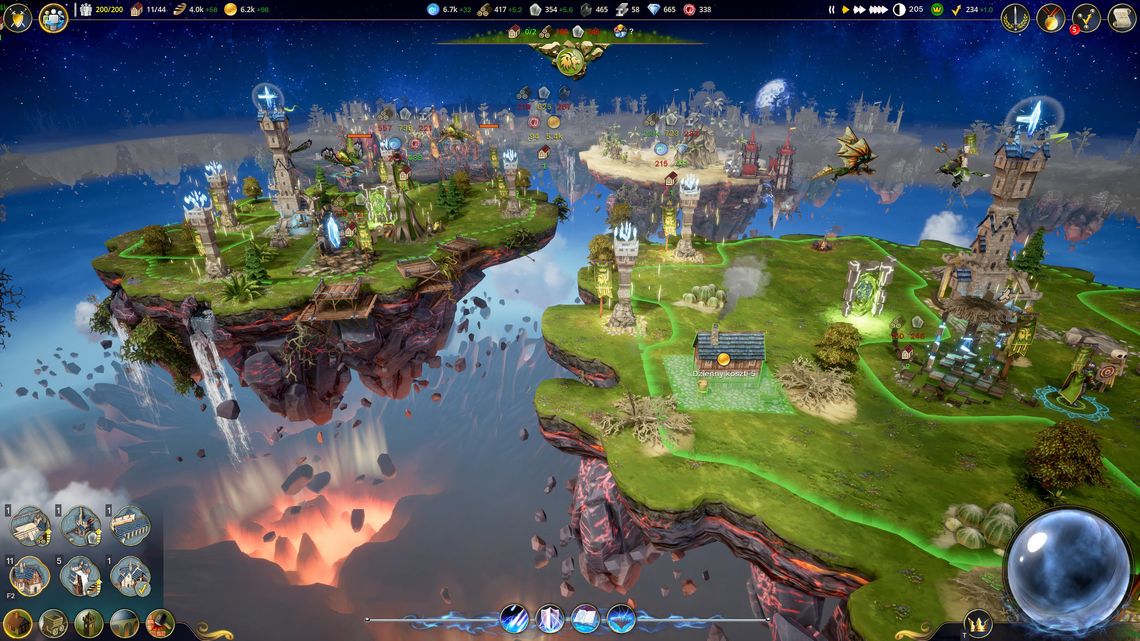This screenshot has height=641, width=1140.
Task: Select the hammer and bricks category
Action: click(159, 624)
